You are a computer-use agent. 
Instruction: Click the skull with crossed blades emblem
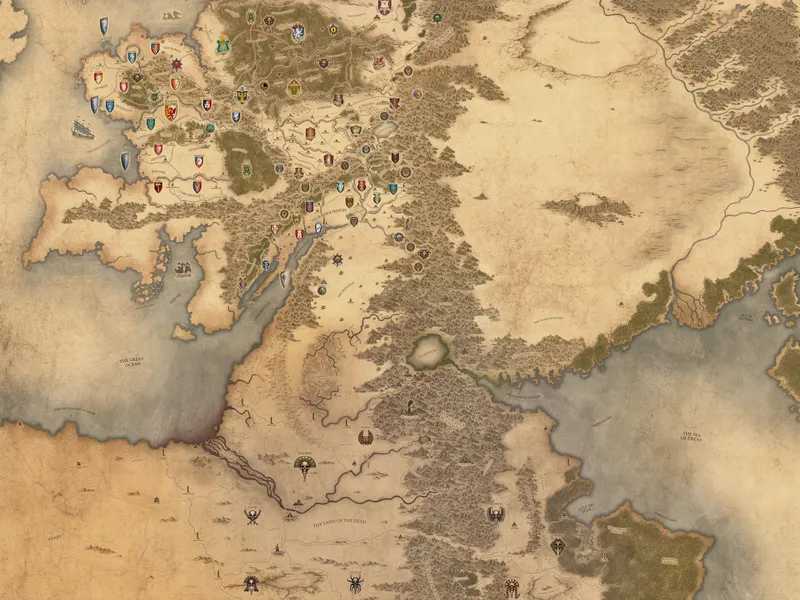tap(253, 516)
